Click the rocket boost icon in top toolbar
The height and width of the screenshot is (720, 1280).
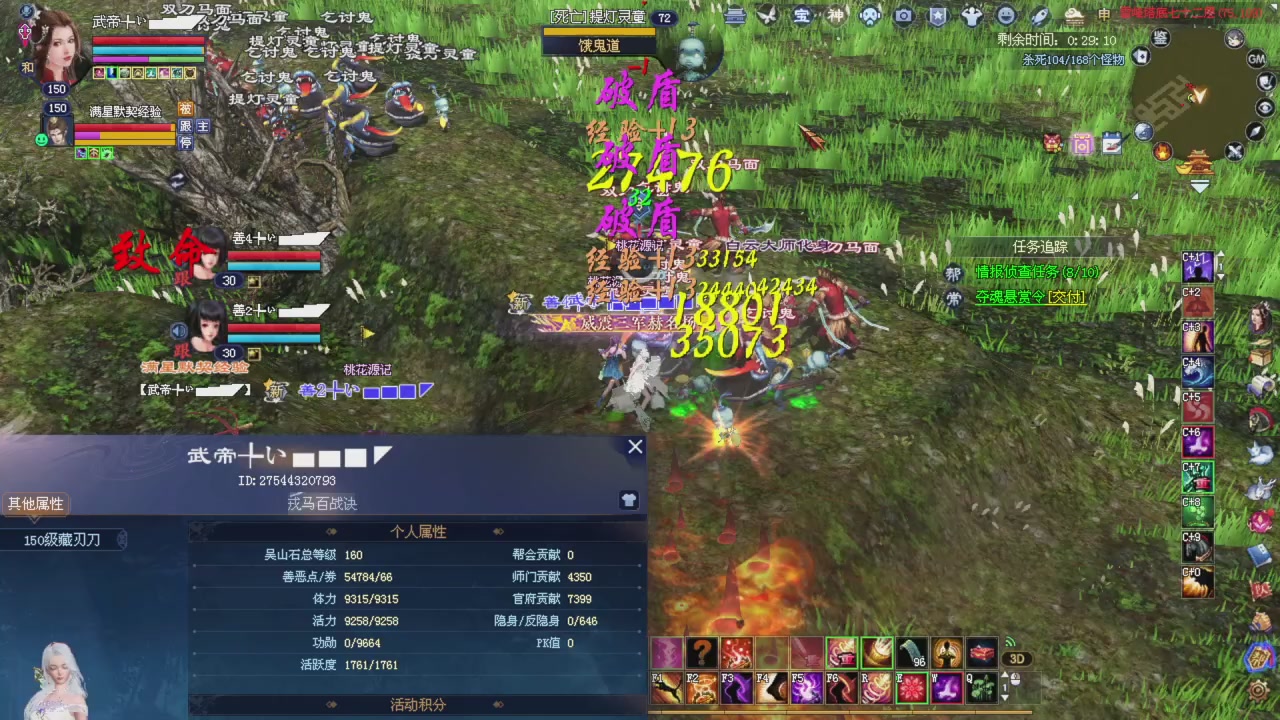1040,15
